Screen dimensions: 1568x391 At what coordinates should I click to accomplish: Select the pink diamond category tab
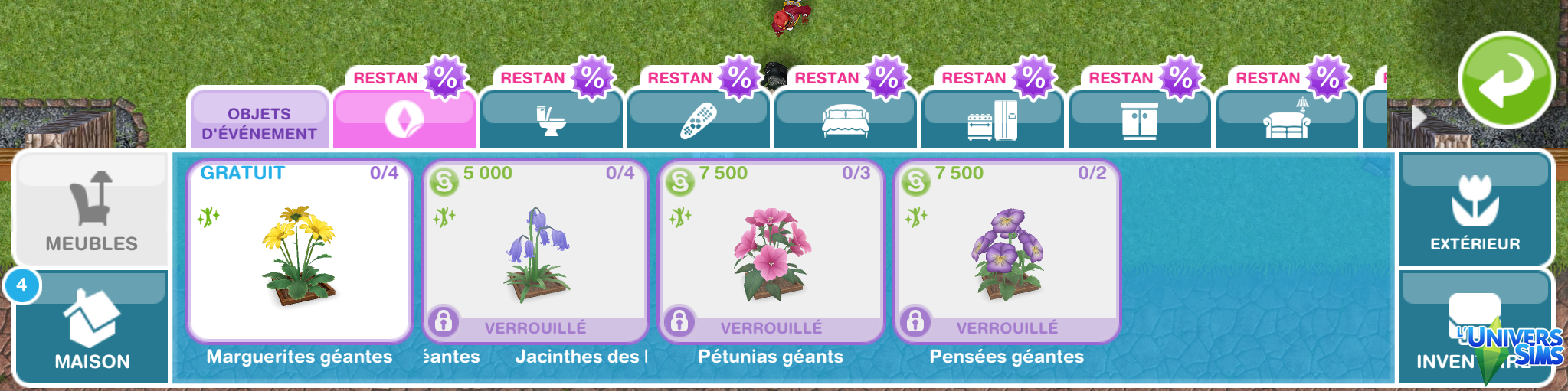pyautogui.click(x=404, y=120)
